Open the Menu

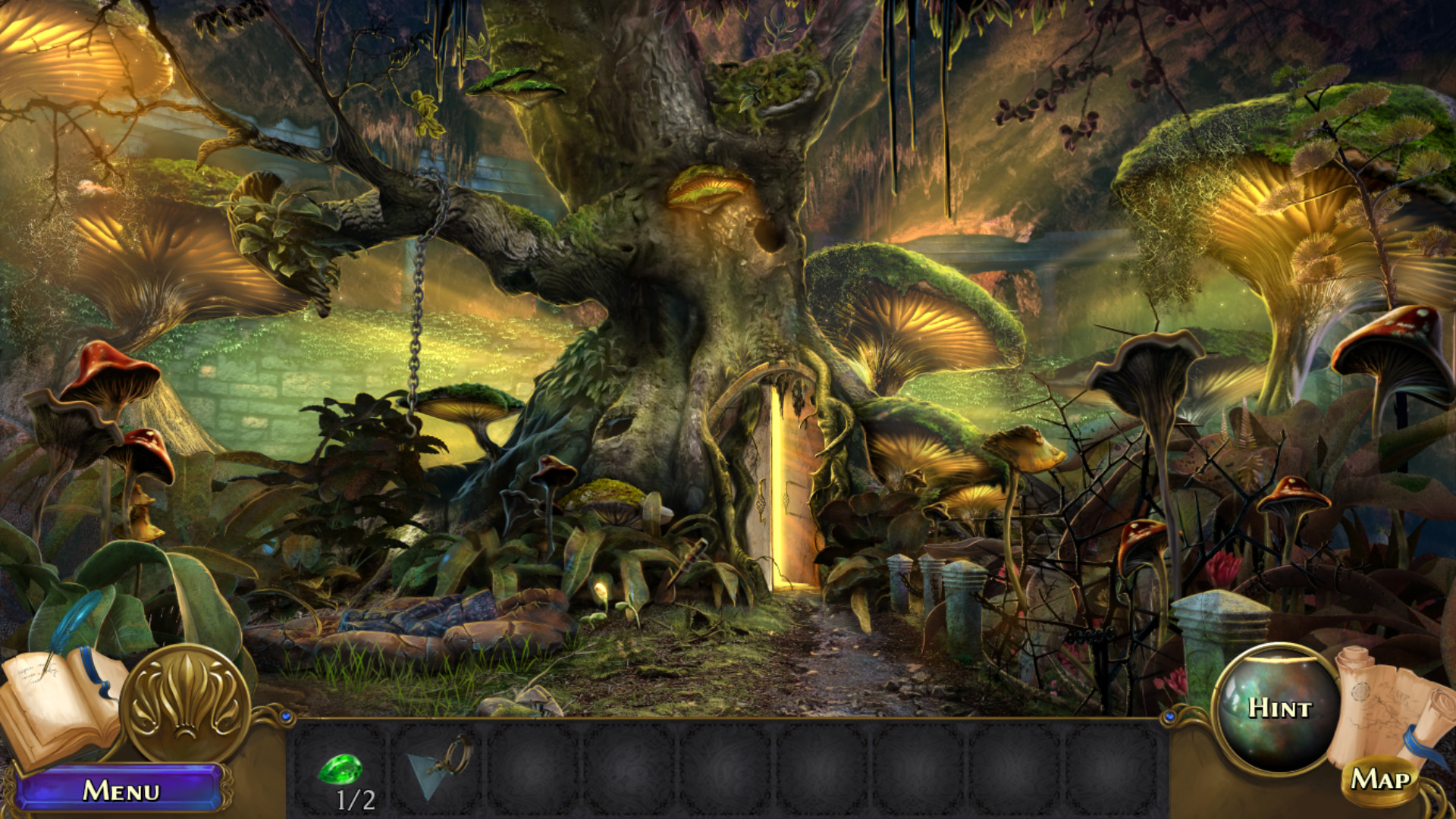tap(121, 791)
